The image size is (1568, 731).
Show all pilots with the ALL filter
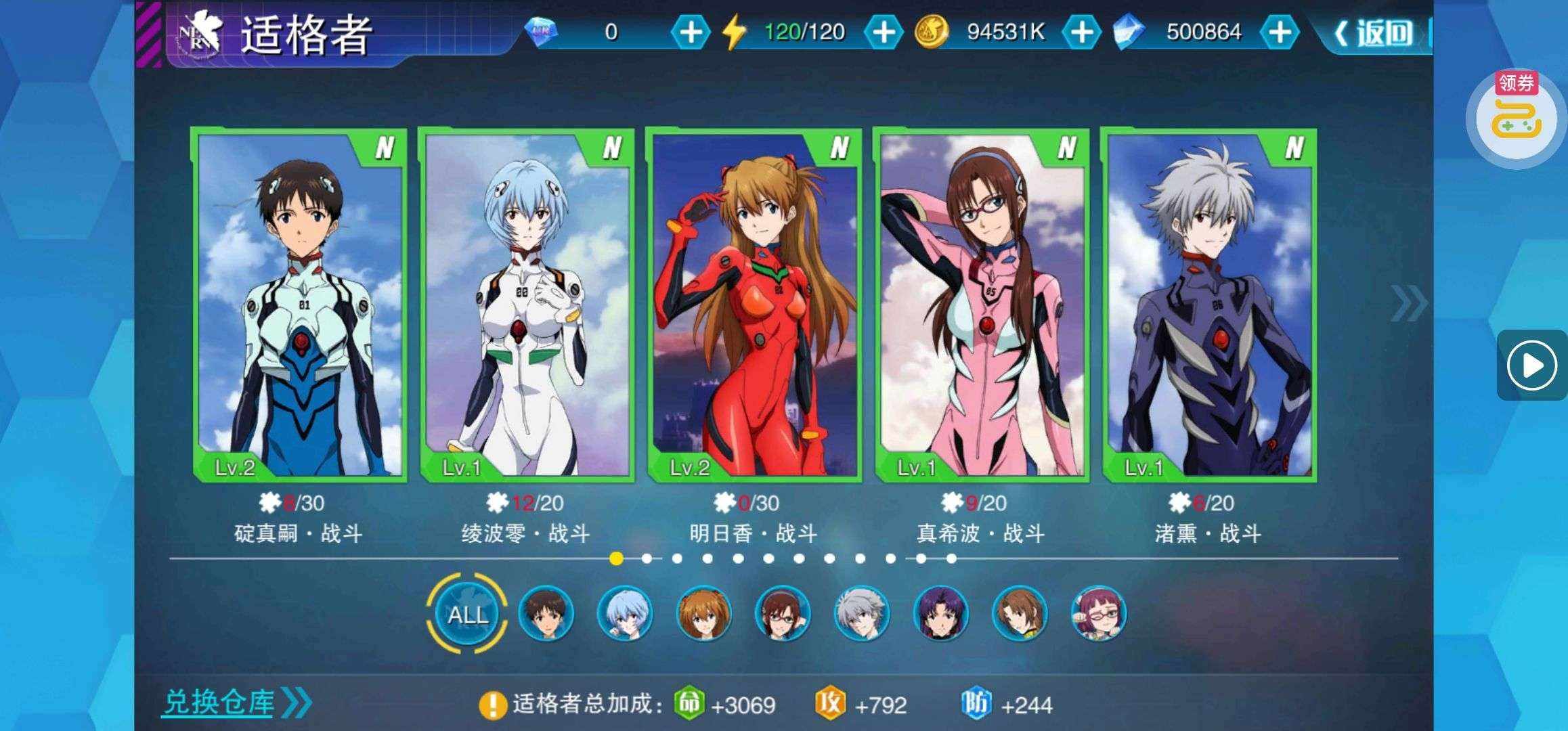pyautogui.click(x=467, y=614)
